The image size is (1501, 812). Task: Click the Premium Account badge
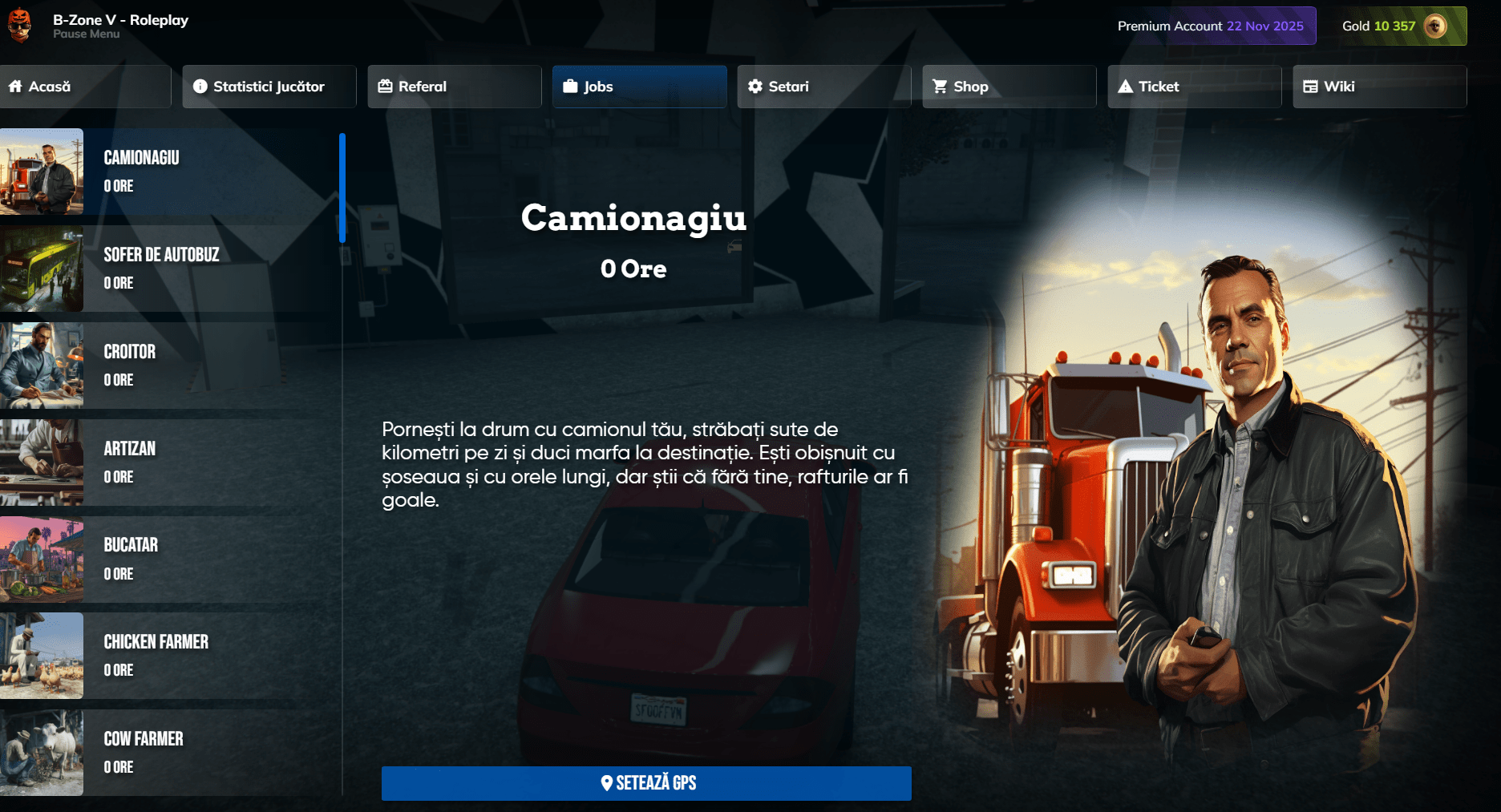coord(1210,26)
